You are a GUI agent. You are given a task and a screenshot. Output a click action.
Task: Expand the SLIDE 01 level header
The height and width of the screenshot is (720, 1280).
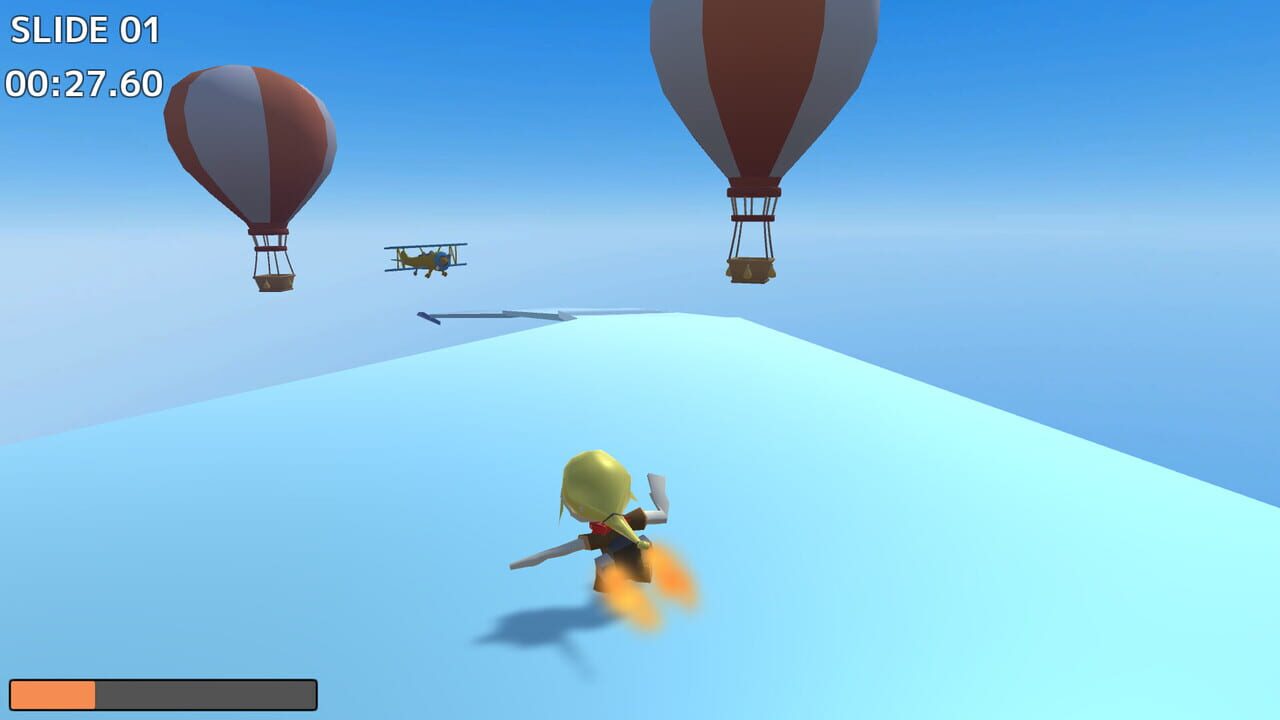pos(85,30)
